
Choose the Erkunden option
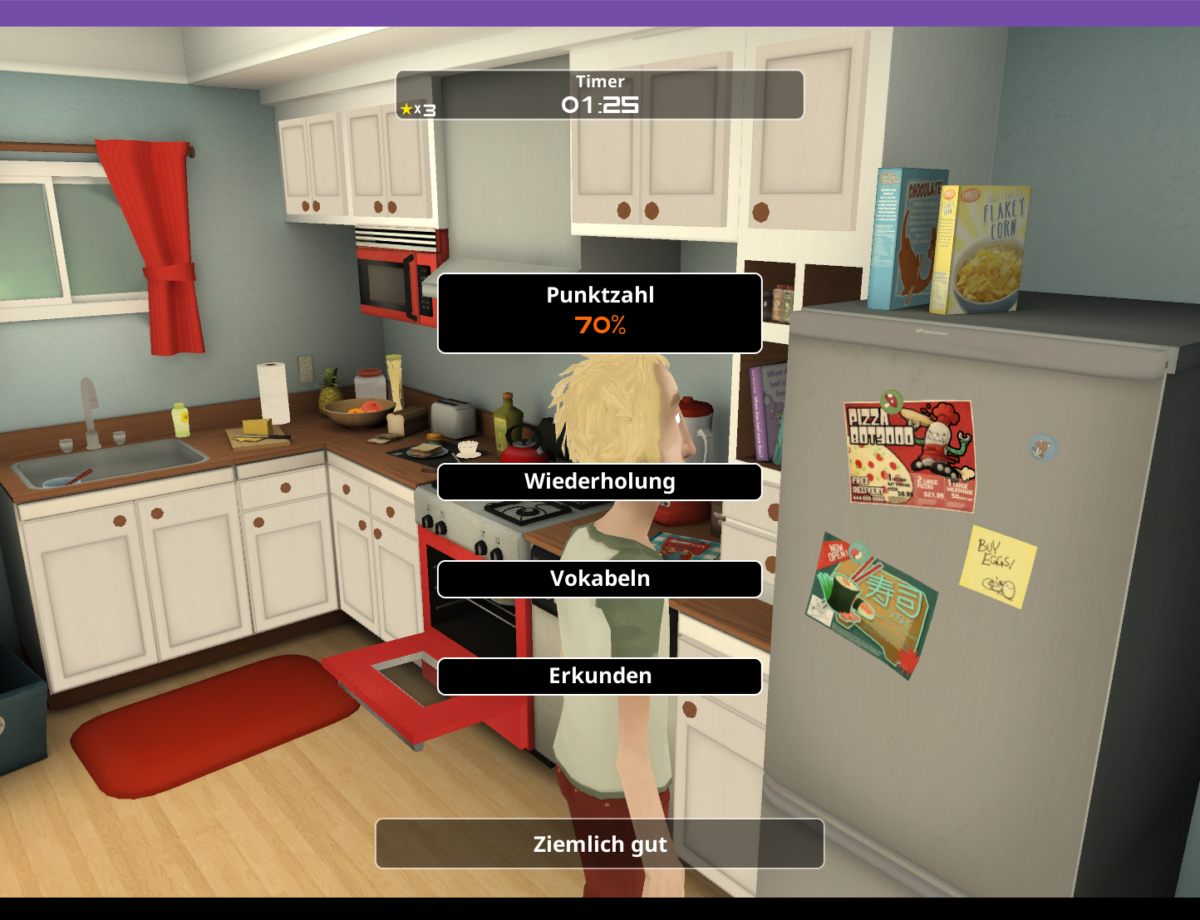coord(599,676)
